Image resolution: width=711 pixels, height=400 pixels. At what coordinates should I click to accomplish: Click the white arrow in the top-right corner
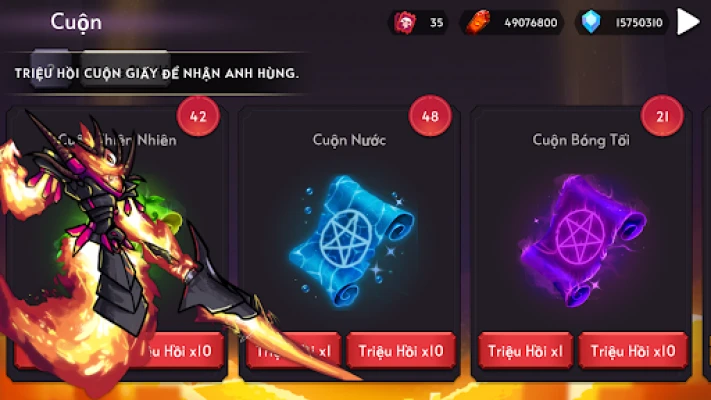(688, 21)
